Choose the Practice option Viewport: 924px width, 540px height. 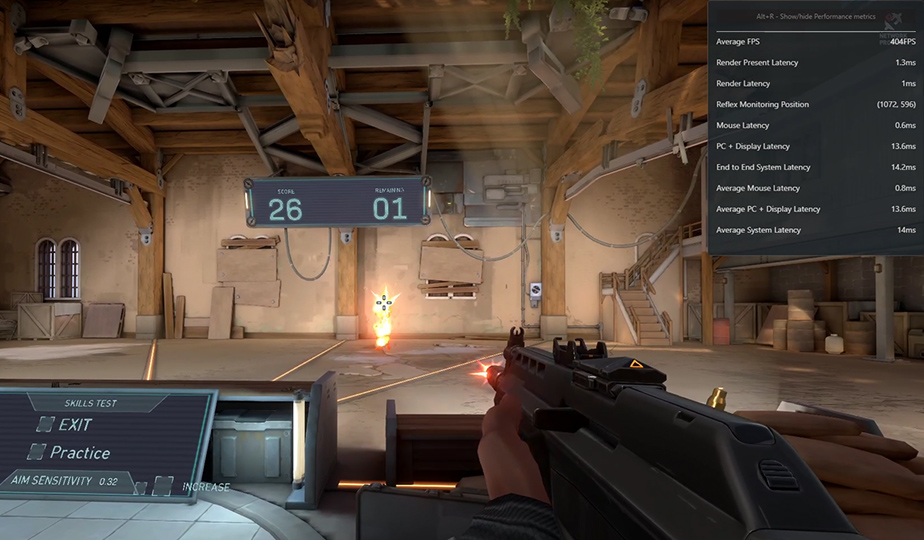(38, 452)
